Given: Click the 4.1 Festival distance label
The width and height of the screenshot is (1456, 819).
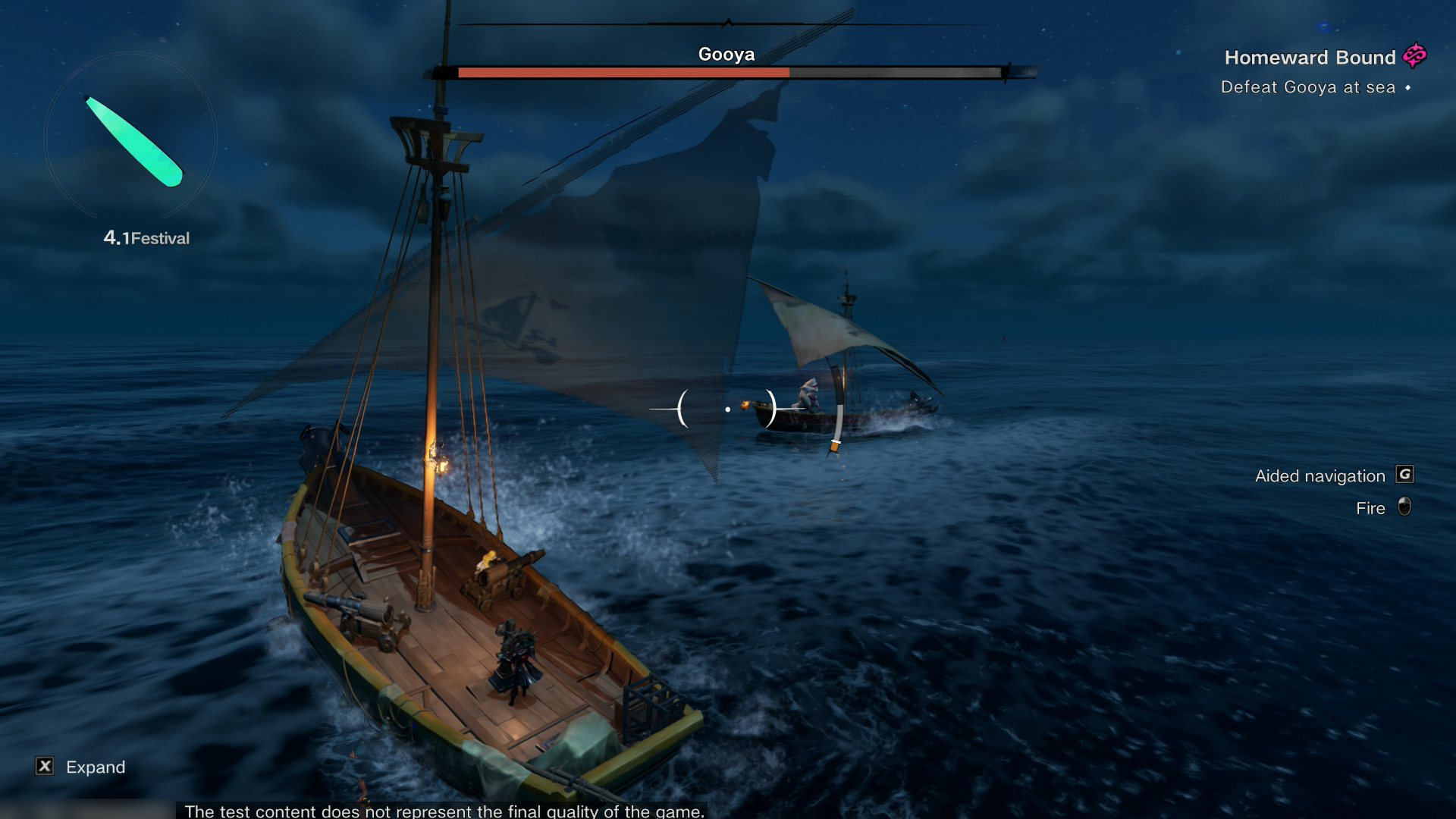Looking at the screenshot, I should coord(146,237).
